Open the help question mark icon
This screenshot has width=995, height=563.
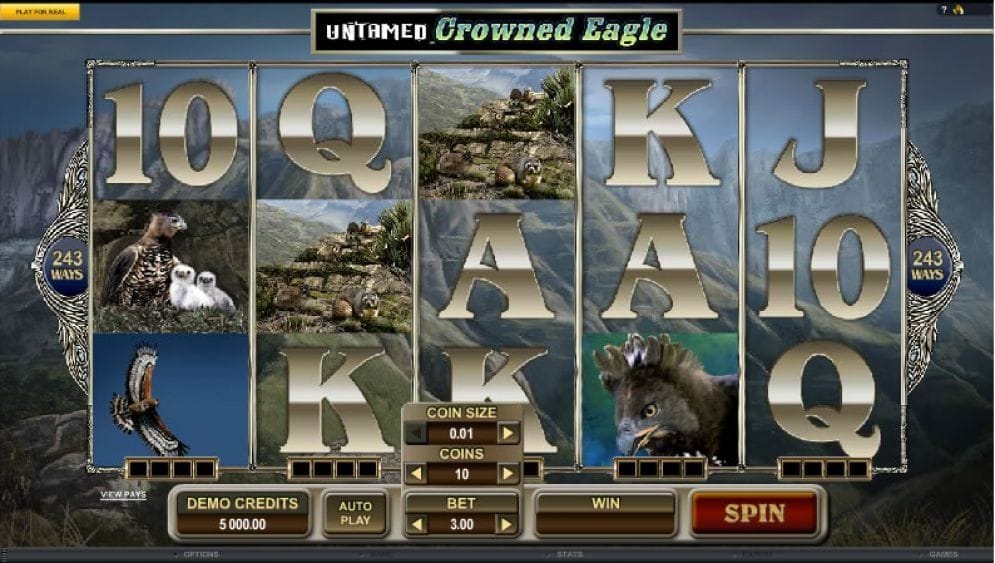(942, 10)
